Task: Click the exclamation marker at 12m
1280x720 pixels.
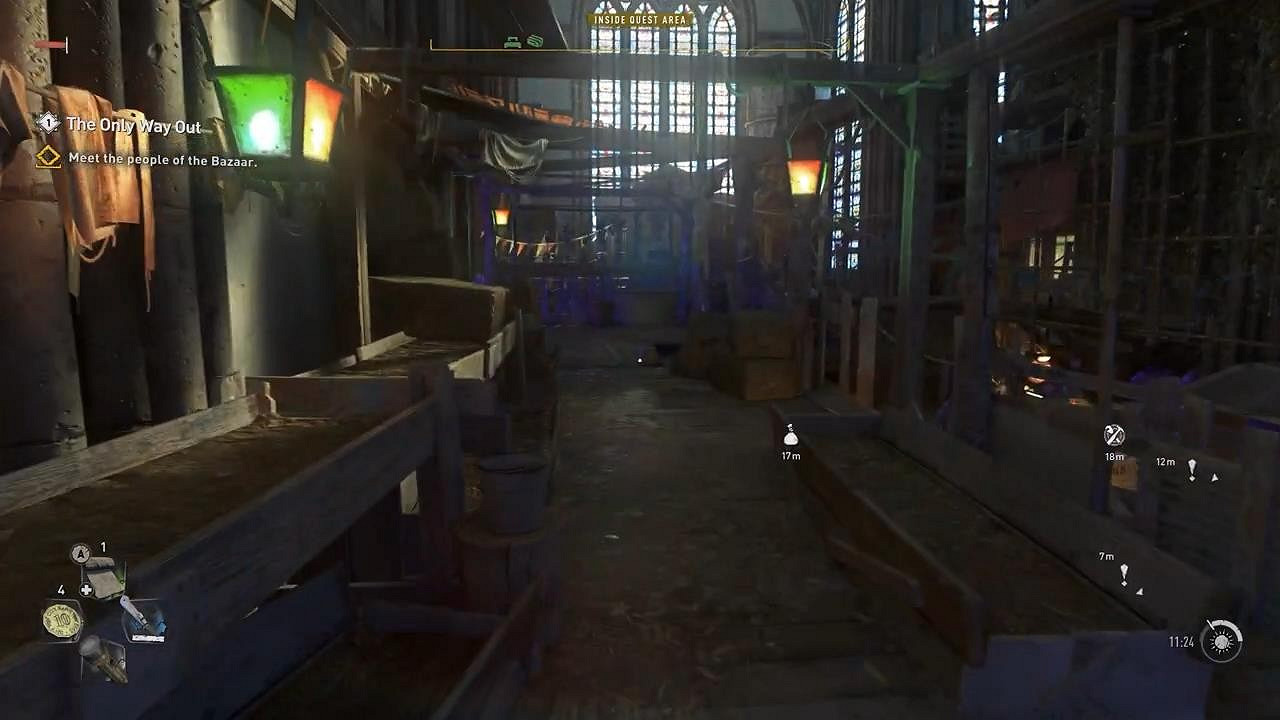Action: (1192, 470)
